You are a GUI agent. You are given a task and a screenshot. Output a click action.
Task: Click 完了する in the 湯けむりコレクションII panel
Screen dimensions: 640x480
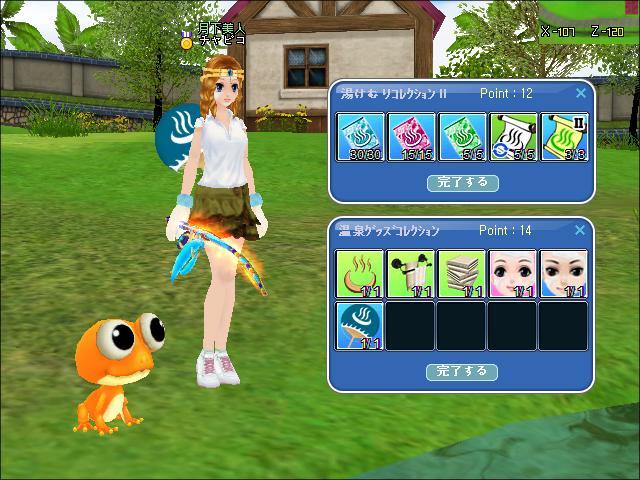462,183
